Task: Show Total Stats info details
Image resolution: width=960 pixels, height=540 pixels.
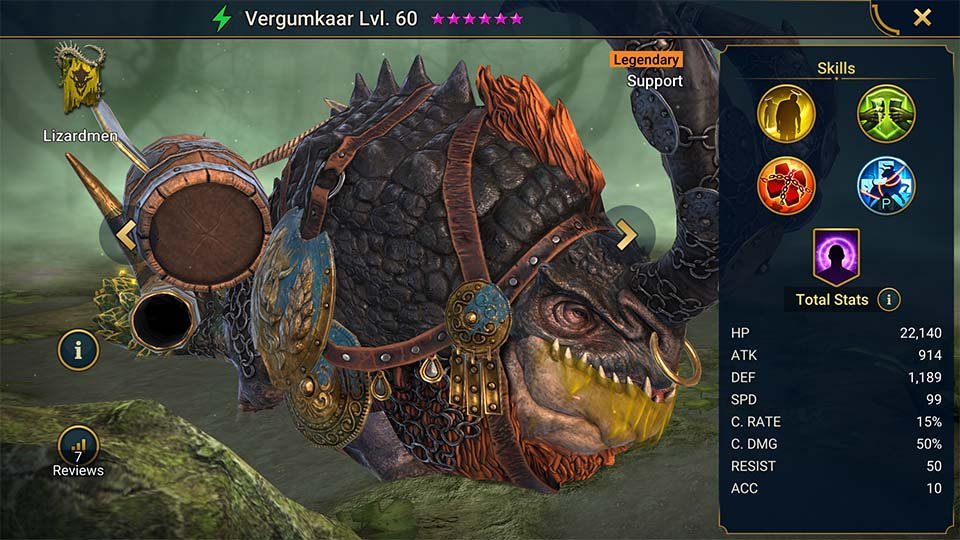Action: coord(888,299)
